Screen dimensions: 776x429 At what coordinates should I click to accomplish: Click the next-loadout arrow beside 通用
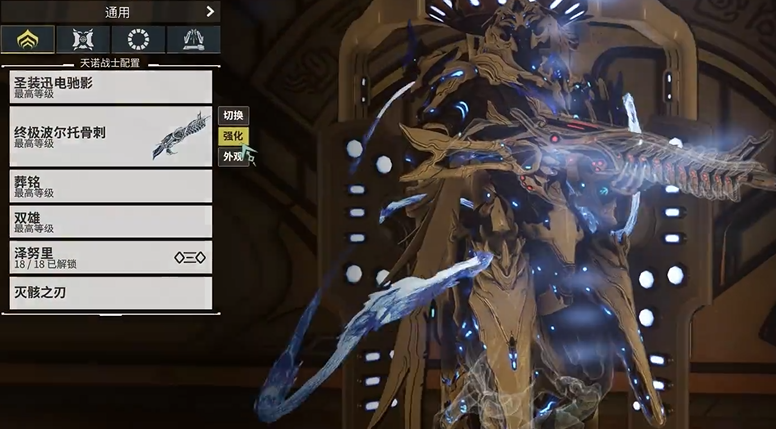[x=210, y=12]
